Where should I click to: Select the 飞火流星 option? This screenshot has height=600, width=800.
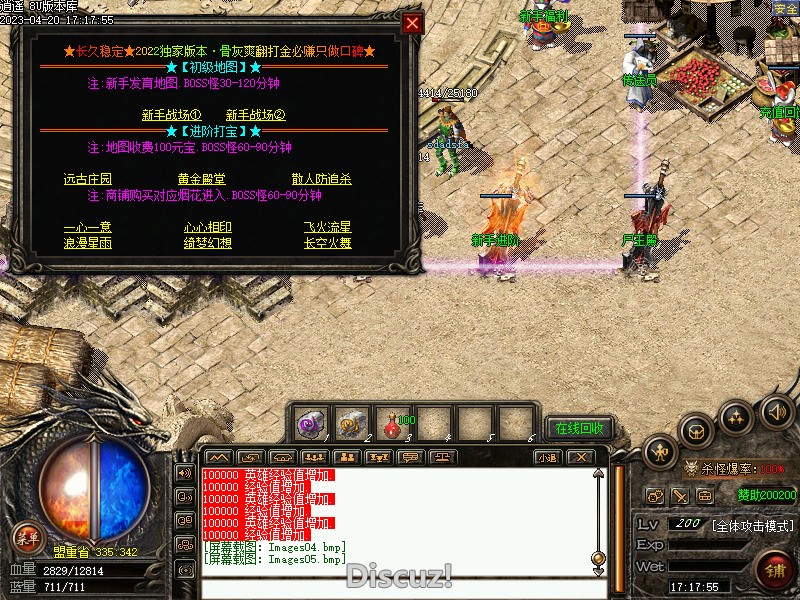click(x=328, y=227)
